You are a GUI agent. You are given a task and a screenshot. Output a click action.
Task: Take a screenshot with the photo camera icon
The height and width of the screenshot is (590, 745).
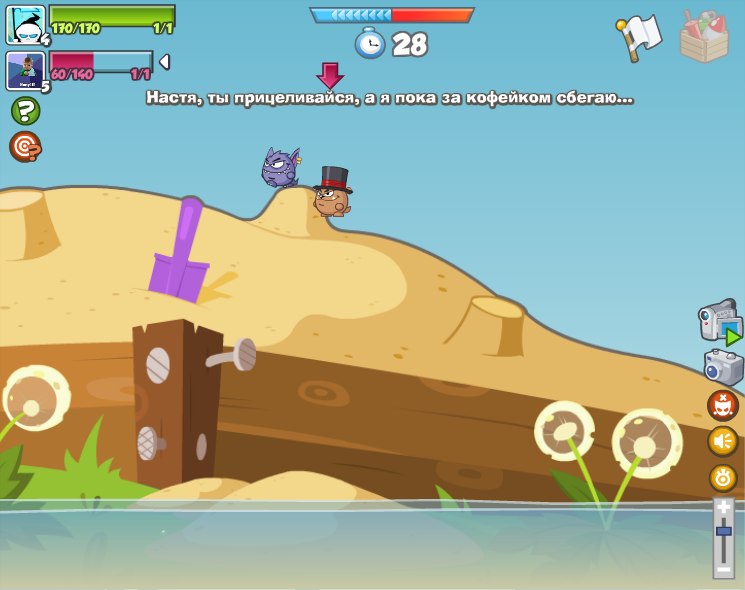pos(723,367)
